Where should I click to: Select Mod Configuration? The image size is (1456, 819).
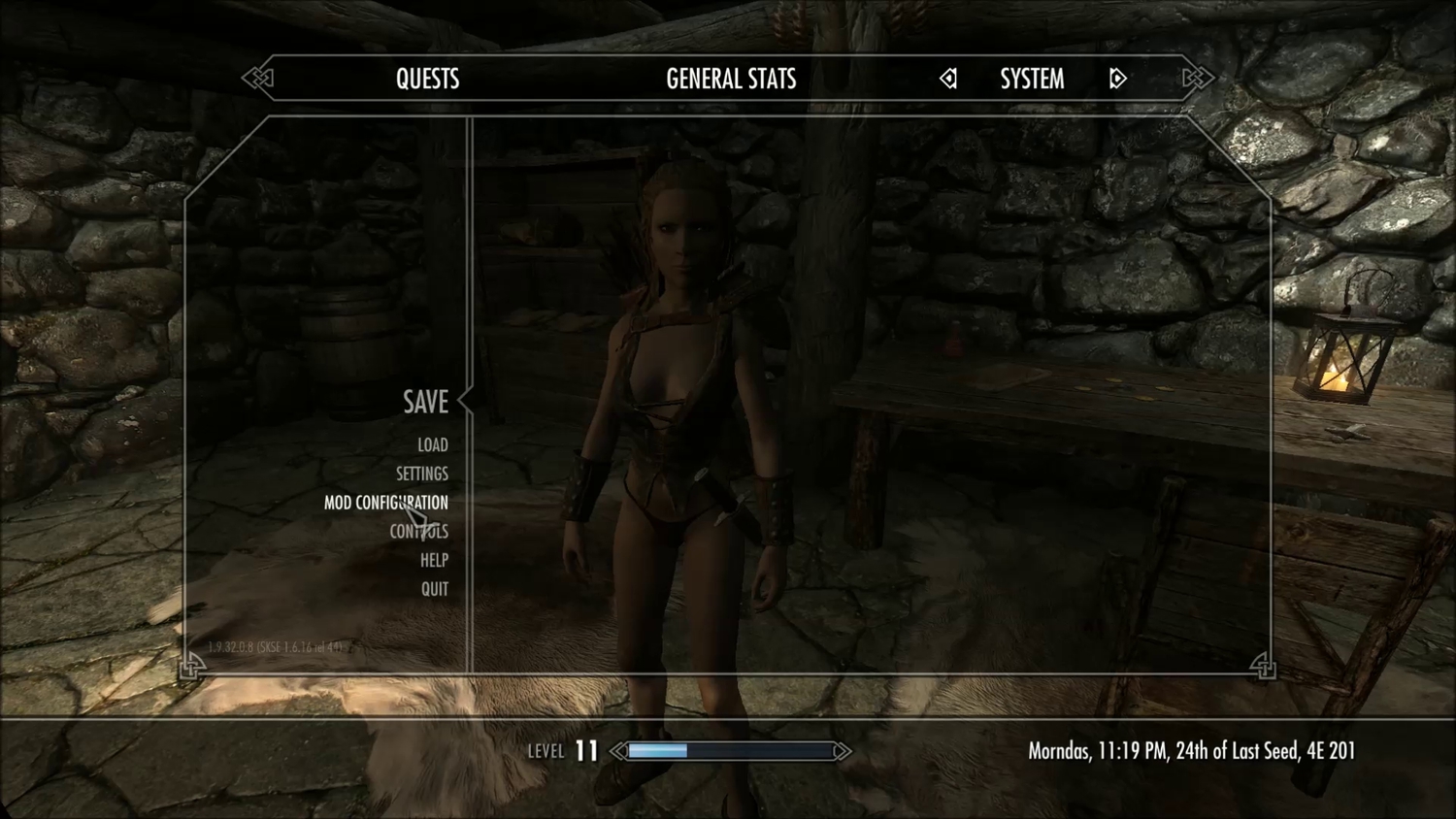pyautogui.click(x=385, y=503)
